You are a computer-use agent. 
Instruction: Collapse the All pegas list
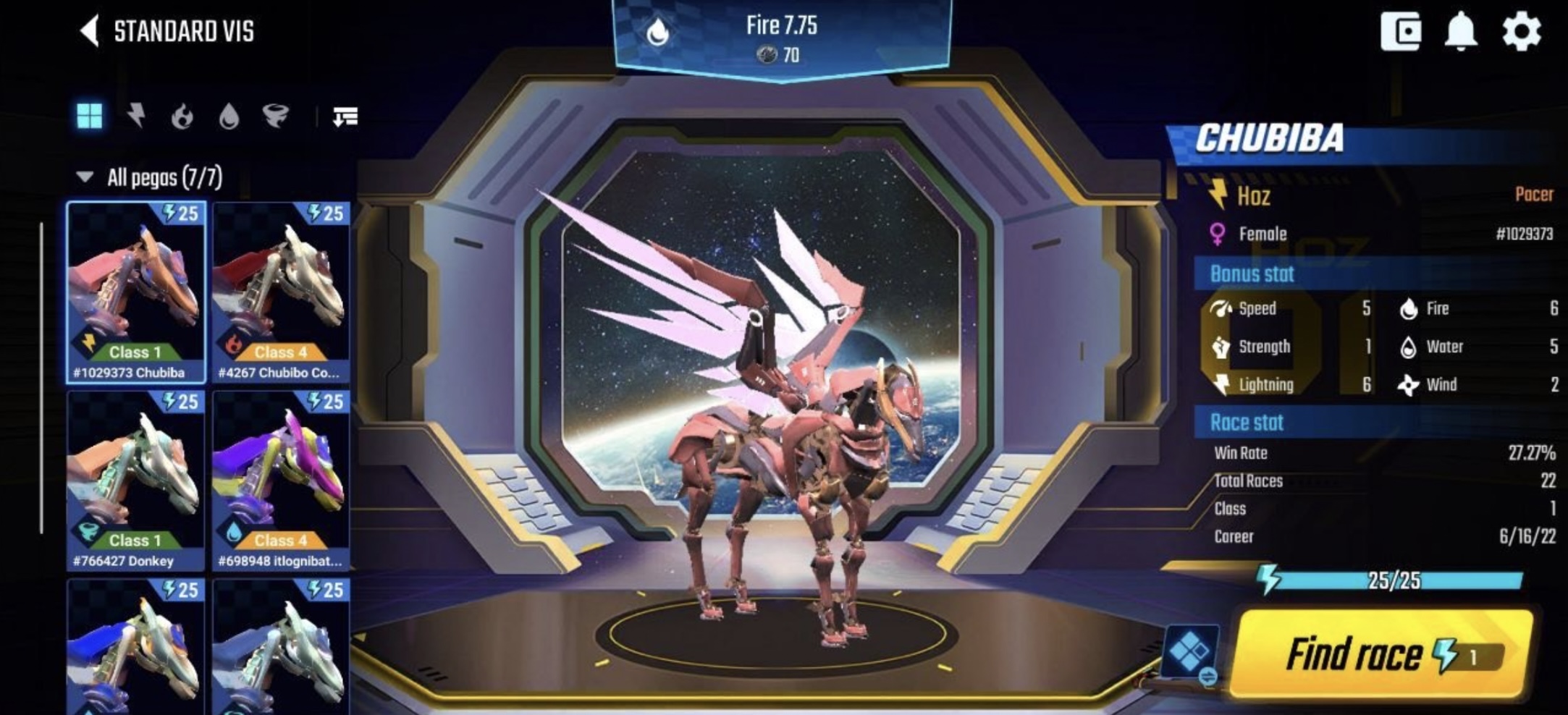click(x=85, y=177)
